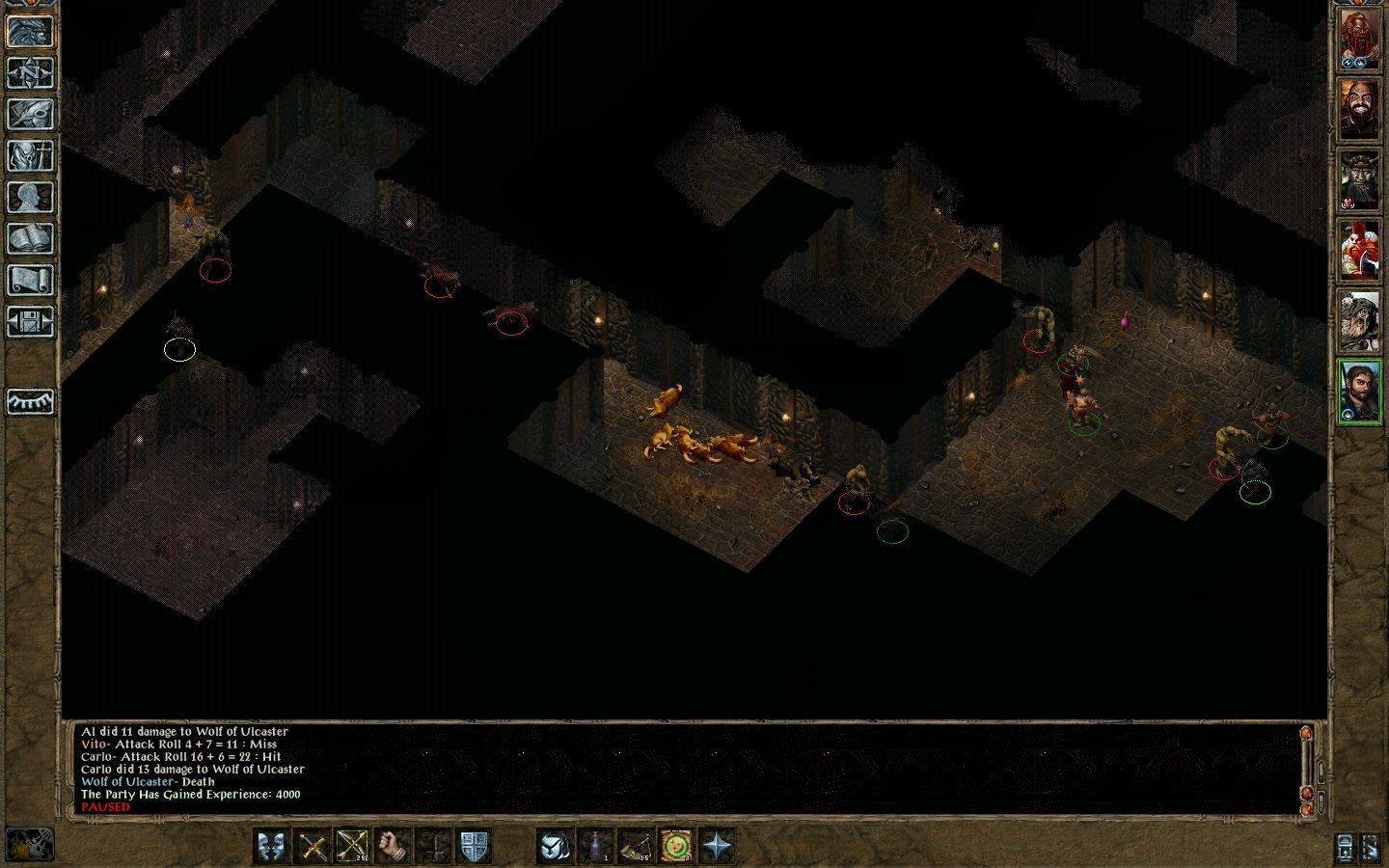The image size is (1389, 868).
Task: Select the shouting helmeted warrior portrait
Action: (x=1359, y=322)
